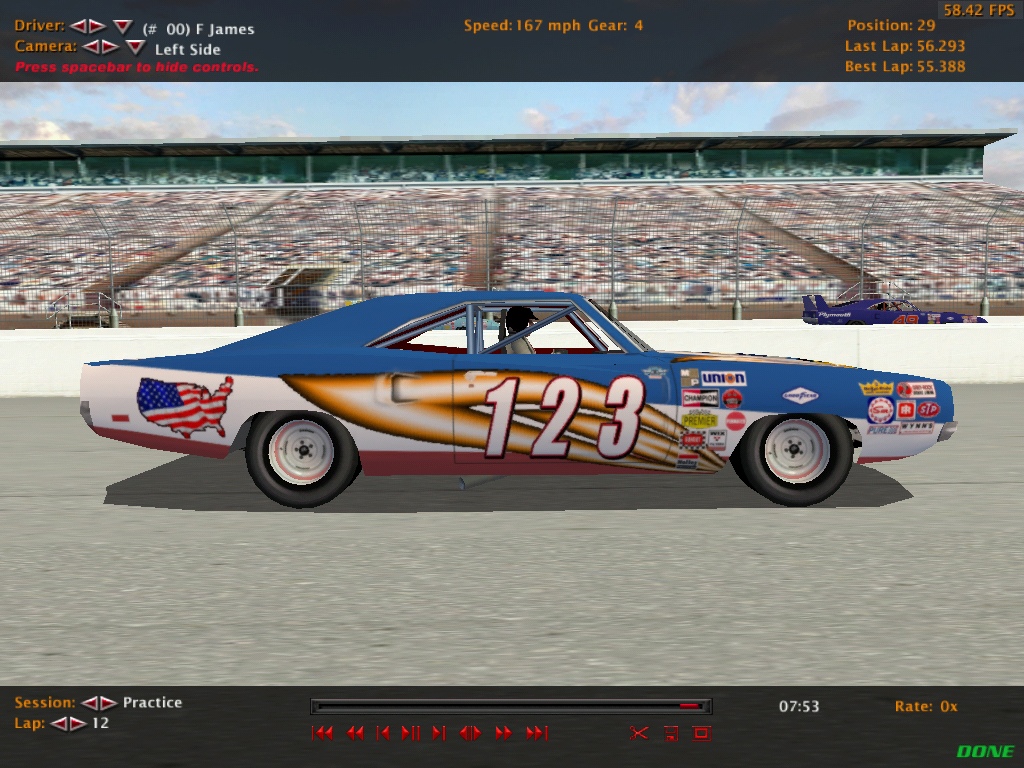The height and width of the screenshot is (768, 1024).
Task: Choose the previous camera with left arrow
Action: pyautogui.click(x=90, y=47)
